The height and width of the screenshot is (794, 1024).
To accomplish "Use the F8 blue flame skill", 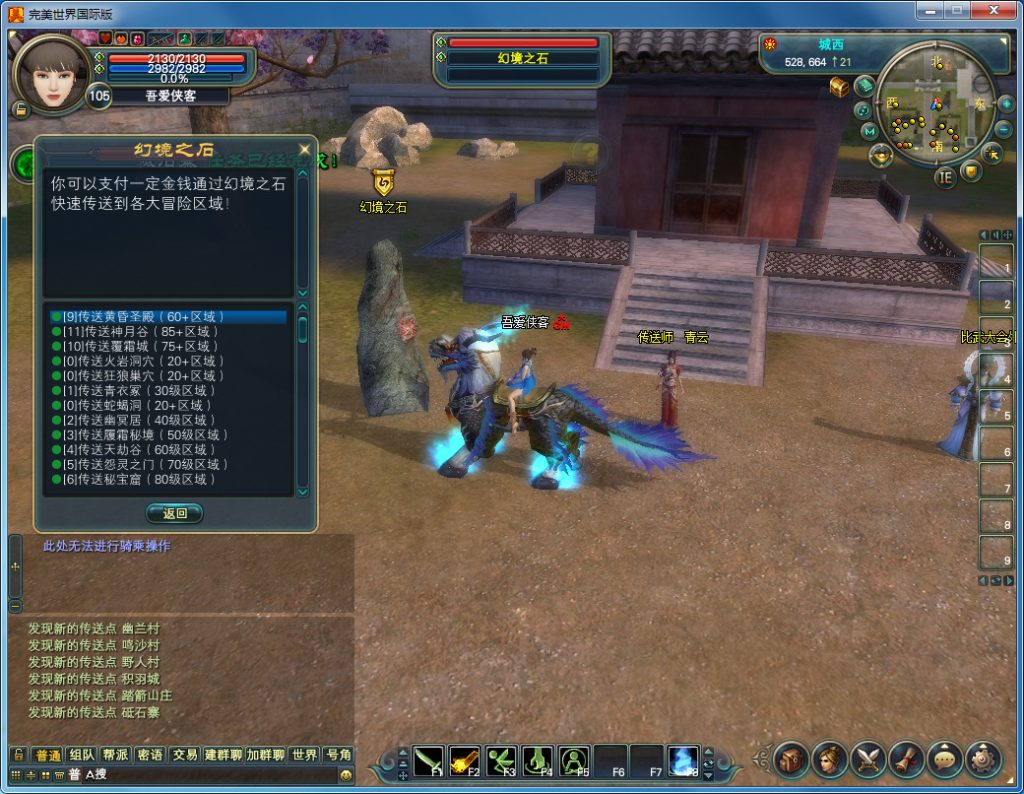I will coord(684,762).
